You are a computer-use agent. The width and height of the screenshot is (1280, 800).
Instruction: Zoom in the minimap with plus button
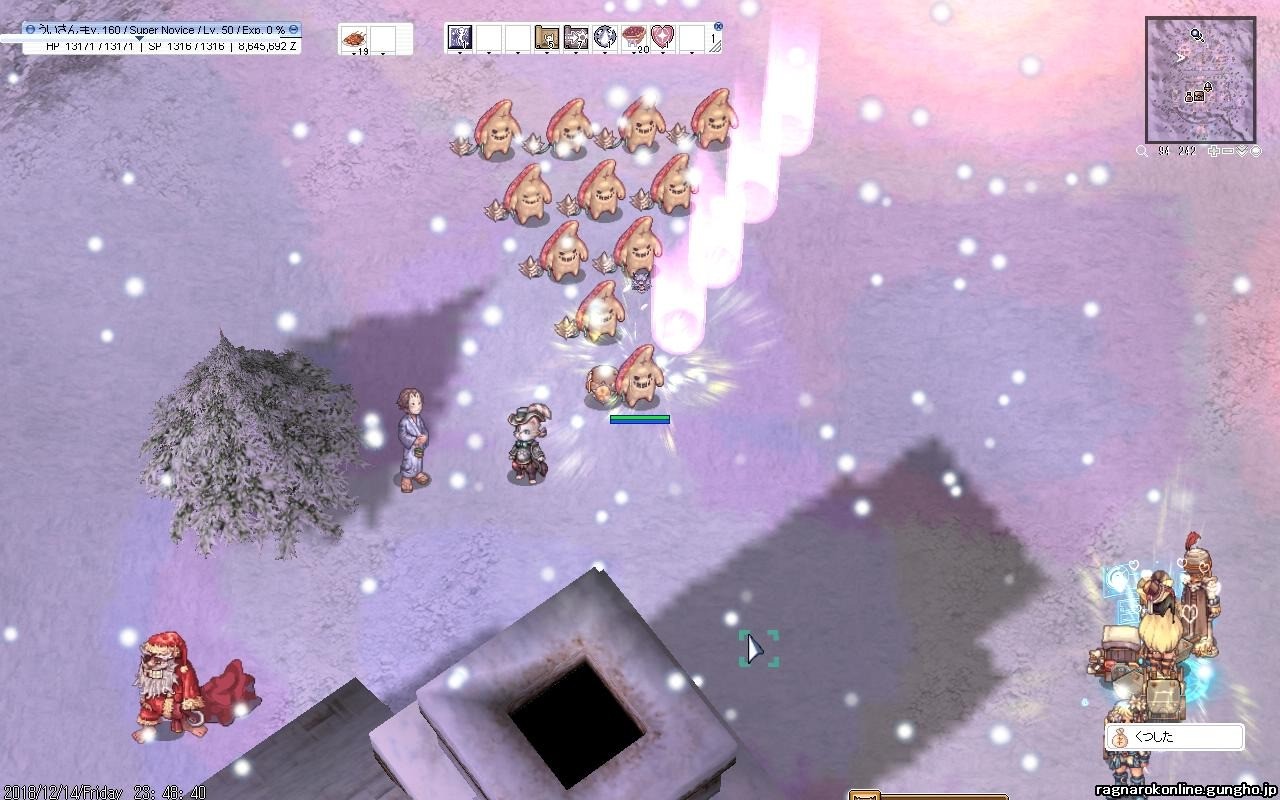1214,151
